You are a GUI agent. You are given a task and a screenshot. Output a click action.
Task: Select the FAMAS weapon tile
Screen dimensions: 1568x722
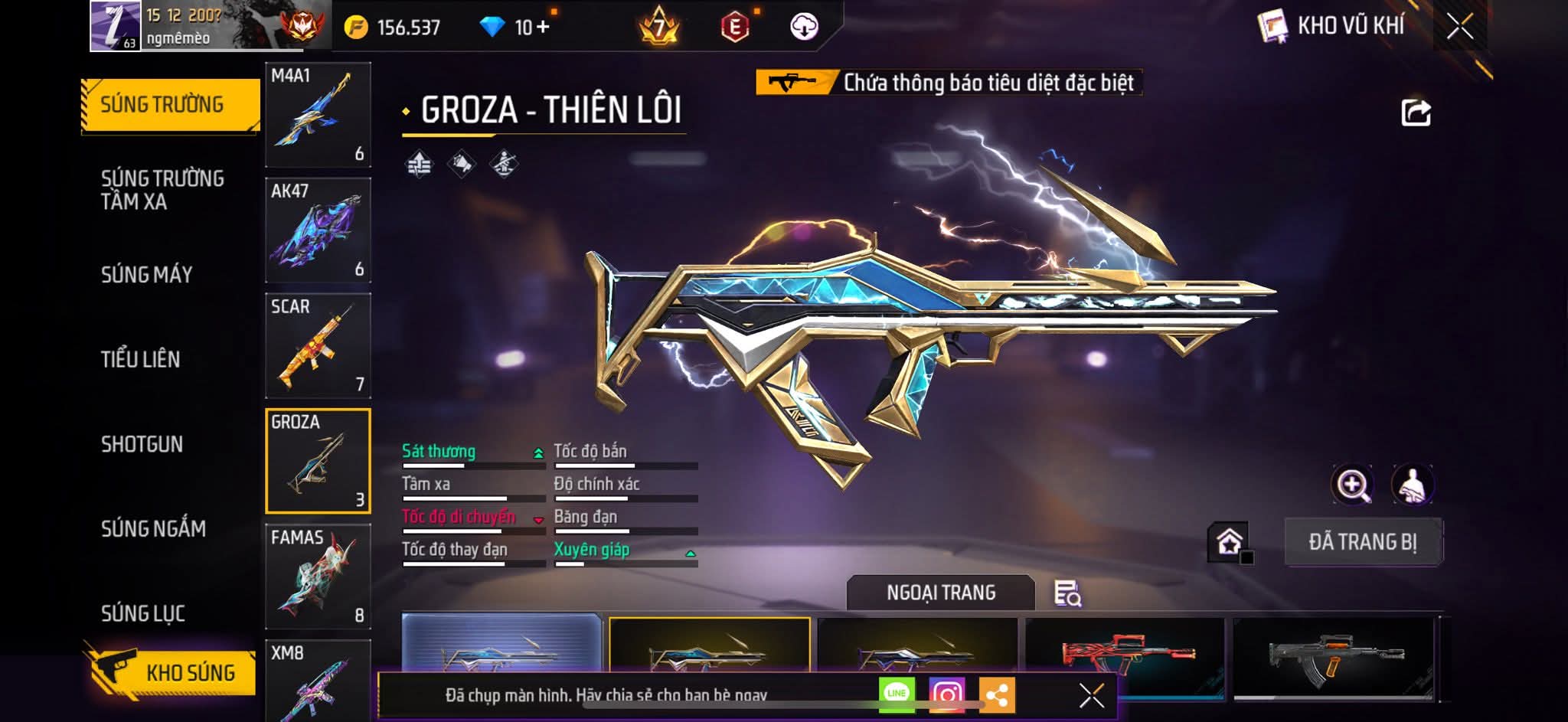tap(318, 577)
